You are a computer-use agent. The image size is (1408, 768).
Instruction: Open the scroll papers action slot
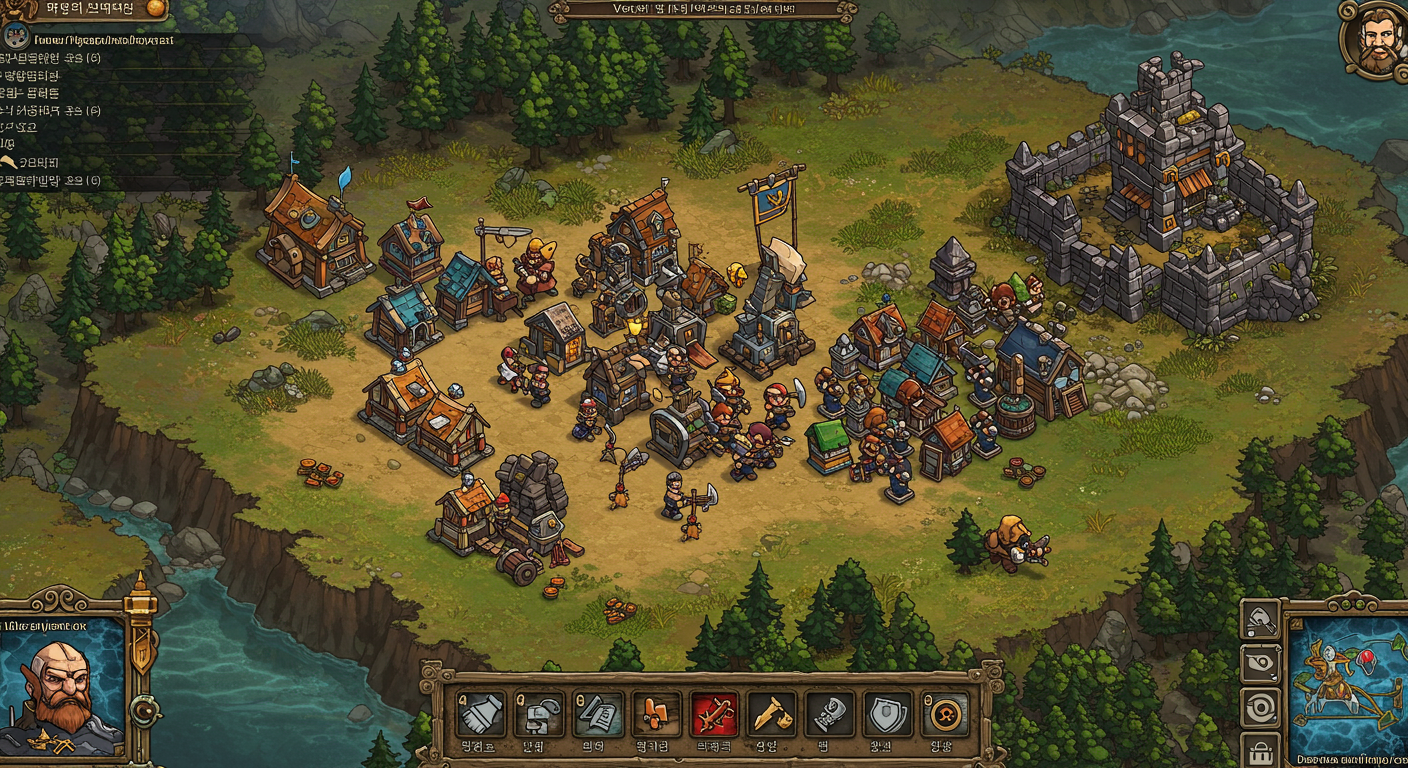(x=599, y=714)
